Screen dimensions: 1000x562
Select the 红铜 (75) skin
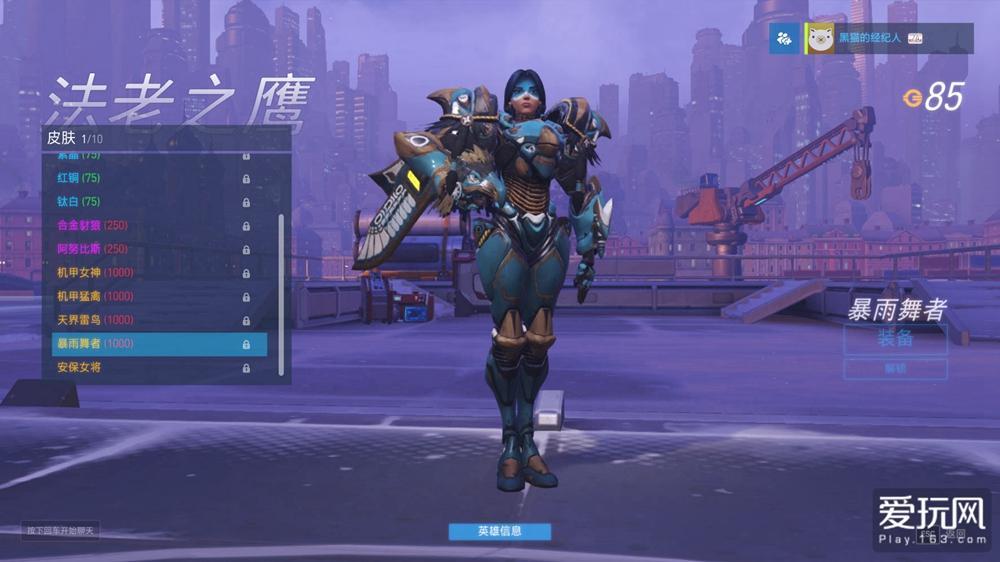click(x=150, y=178)
